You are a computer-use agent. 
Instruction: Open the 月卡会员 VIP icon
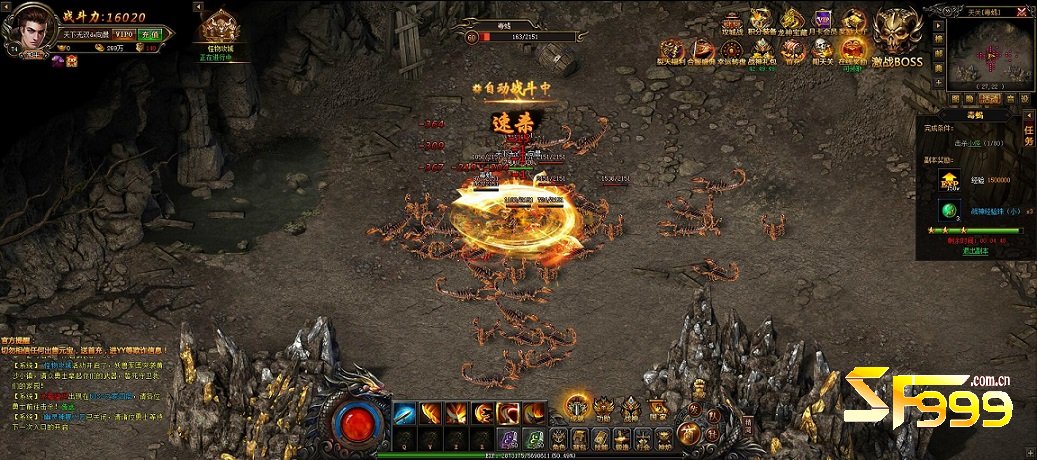click(823, 21)
